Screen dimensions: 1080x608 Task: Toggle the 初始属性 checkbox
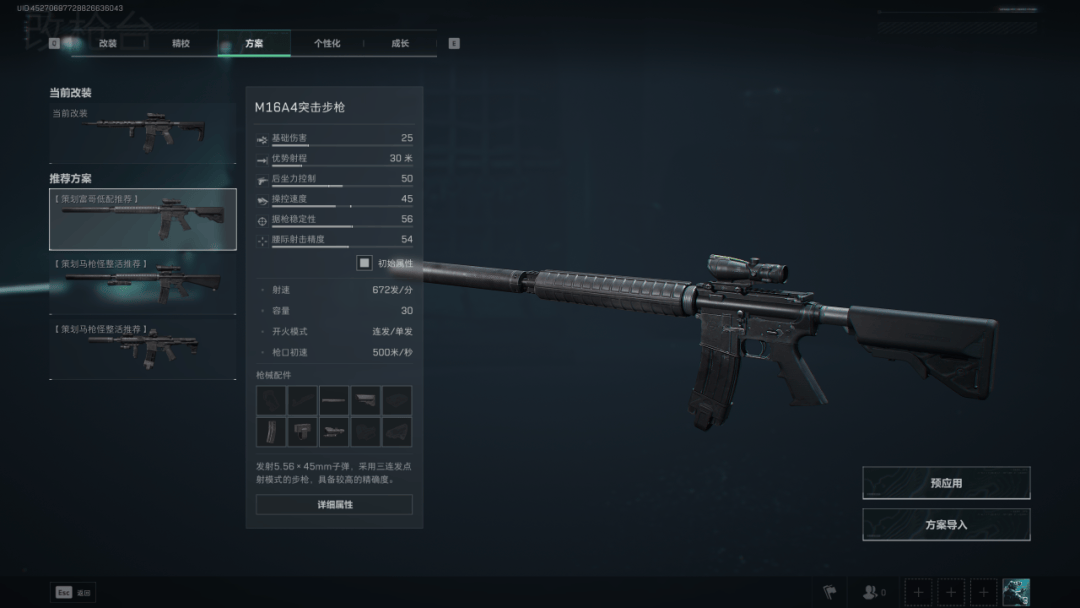pos(365,263)
